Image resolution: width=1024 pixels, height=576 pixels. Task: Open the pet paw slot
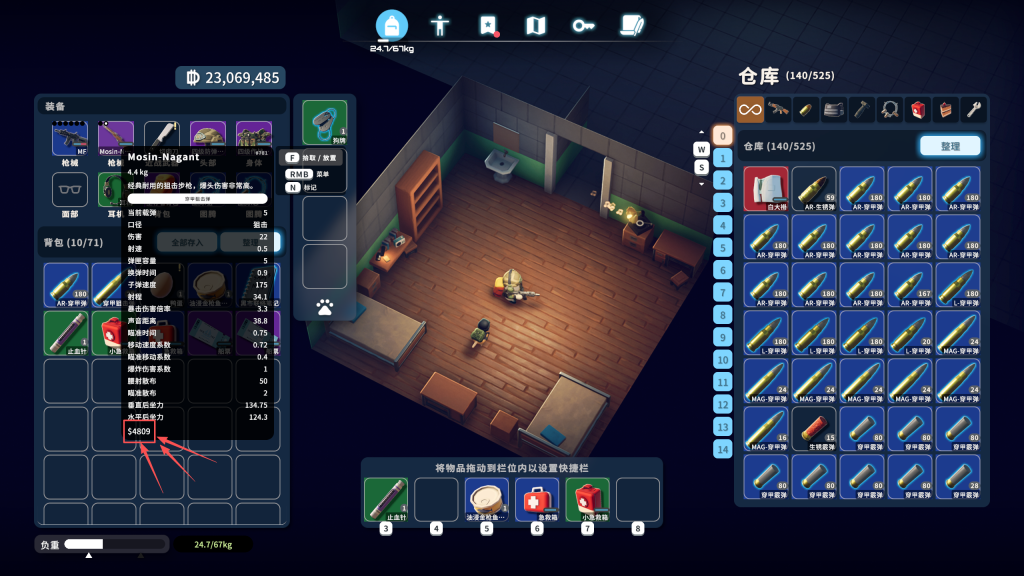click(325, 306)
